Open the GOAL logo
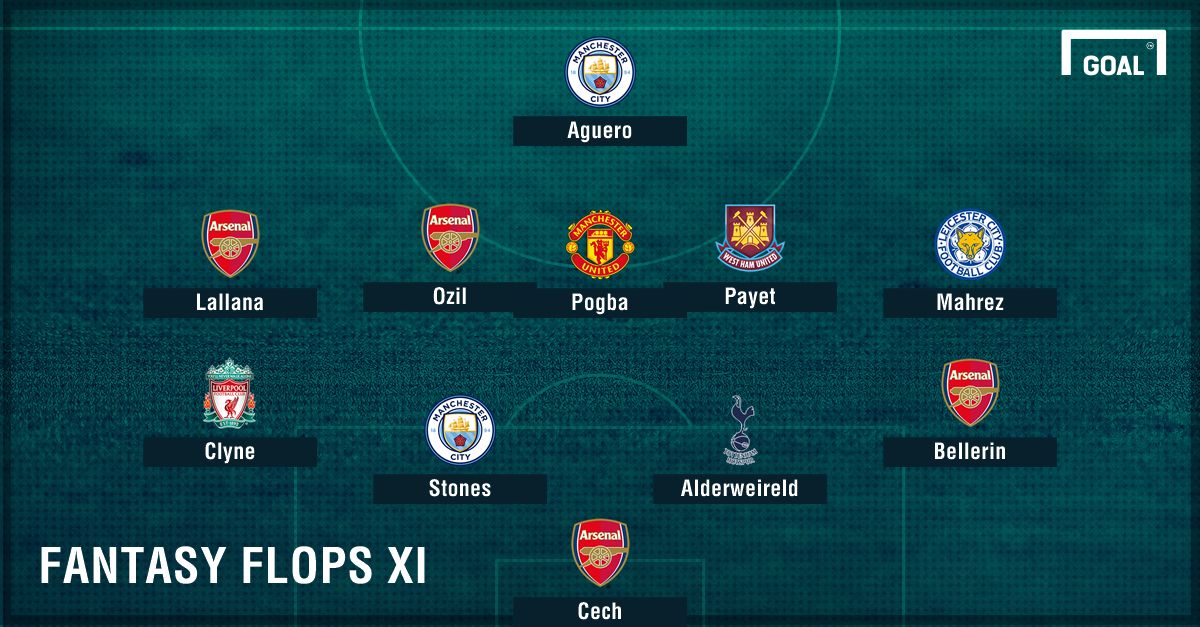1200x627 pixels. 1113,53
